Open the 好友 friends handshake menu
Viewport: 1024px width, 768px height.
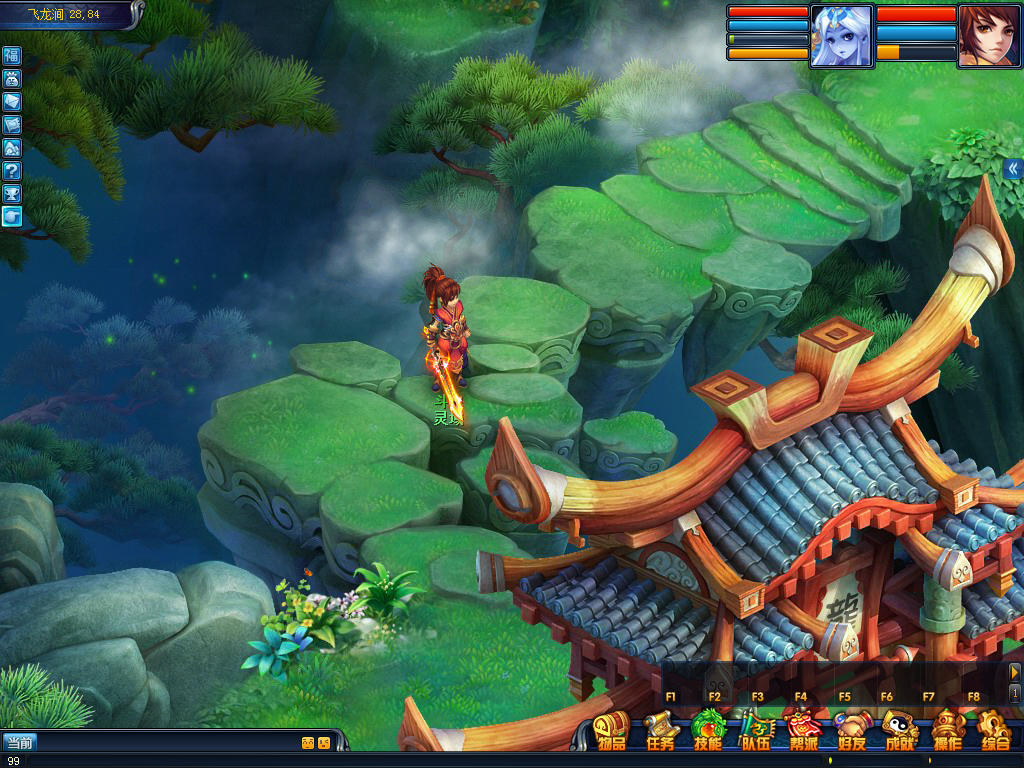coord(851,730)
